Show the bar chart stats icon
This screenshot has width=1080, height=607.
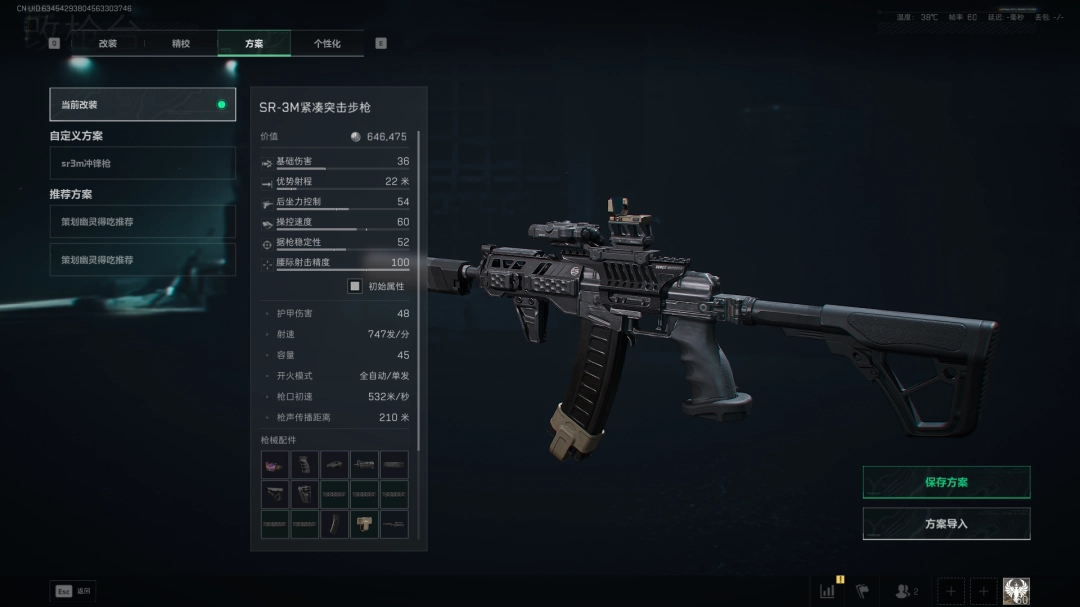tap(828, 591)
